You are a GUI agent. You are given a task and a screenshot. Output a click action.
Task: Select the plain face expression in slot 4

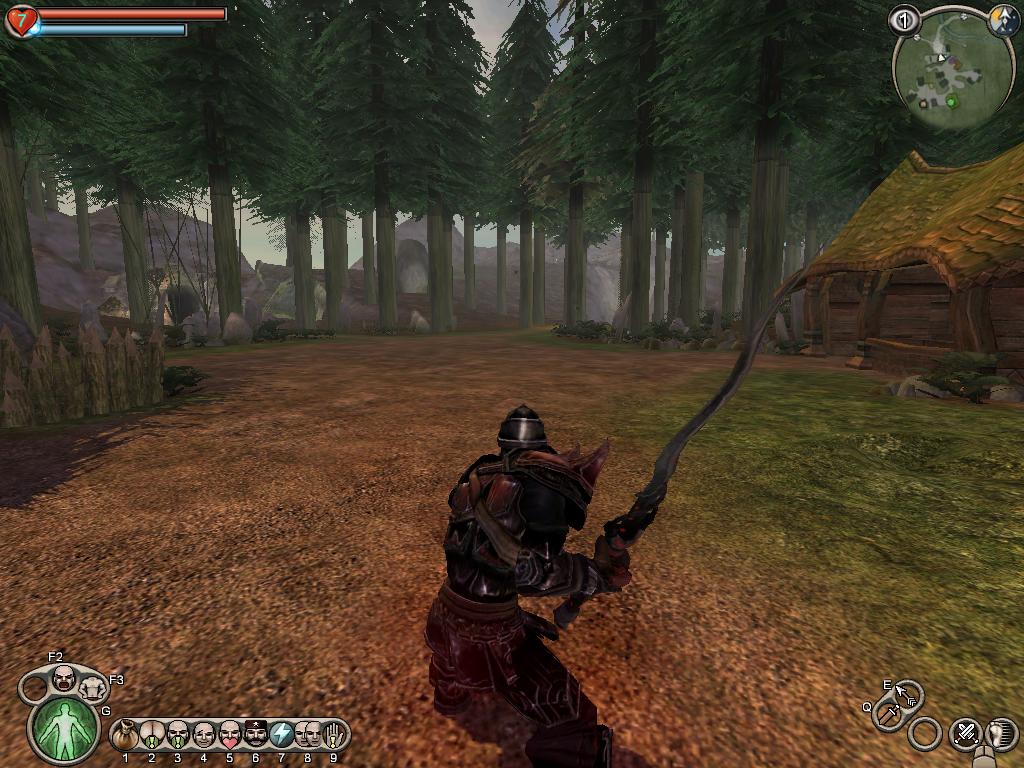tap(204, 735)
